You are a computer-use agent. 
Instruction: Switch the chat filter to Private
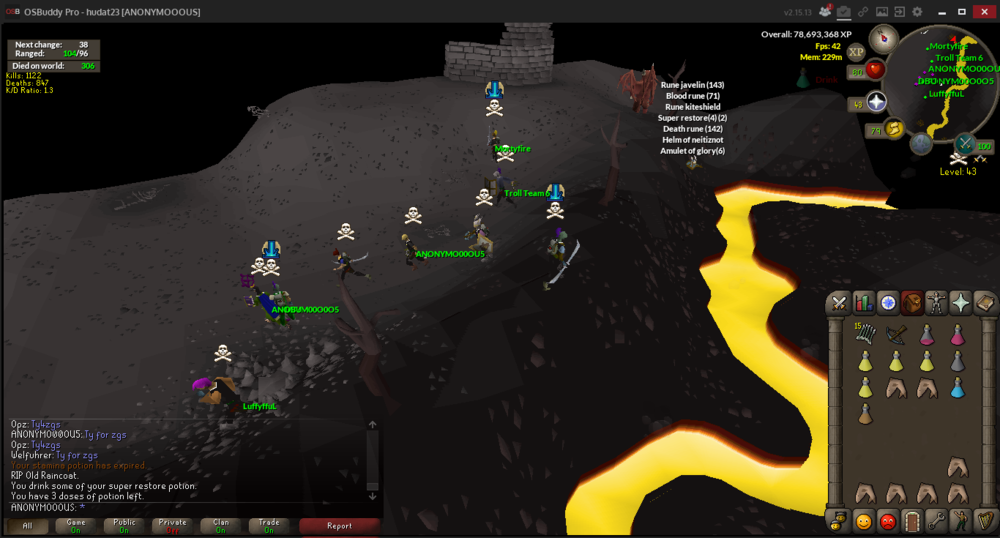(172, 525)
